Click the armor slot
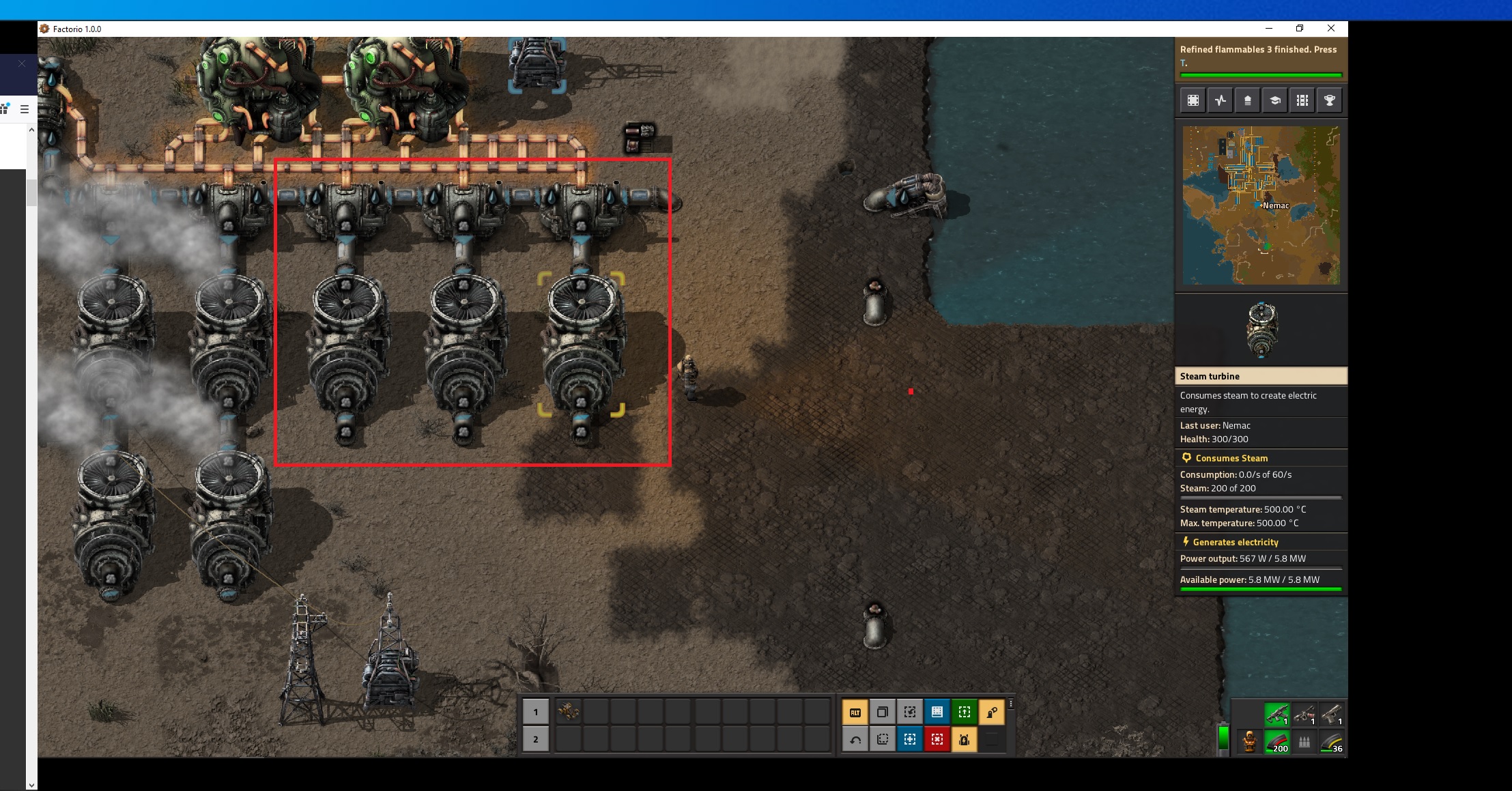Screen dimensions: 1512x791 pos(1250,742)
